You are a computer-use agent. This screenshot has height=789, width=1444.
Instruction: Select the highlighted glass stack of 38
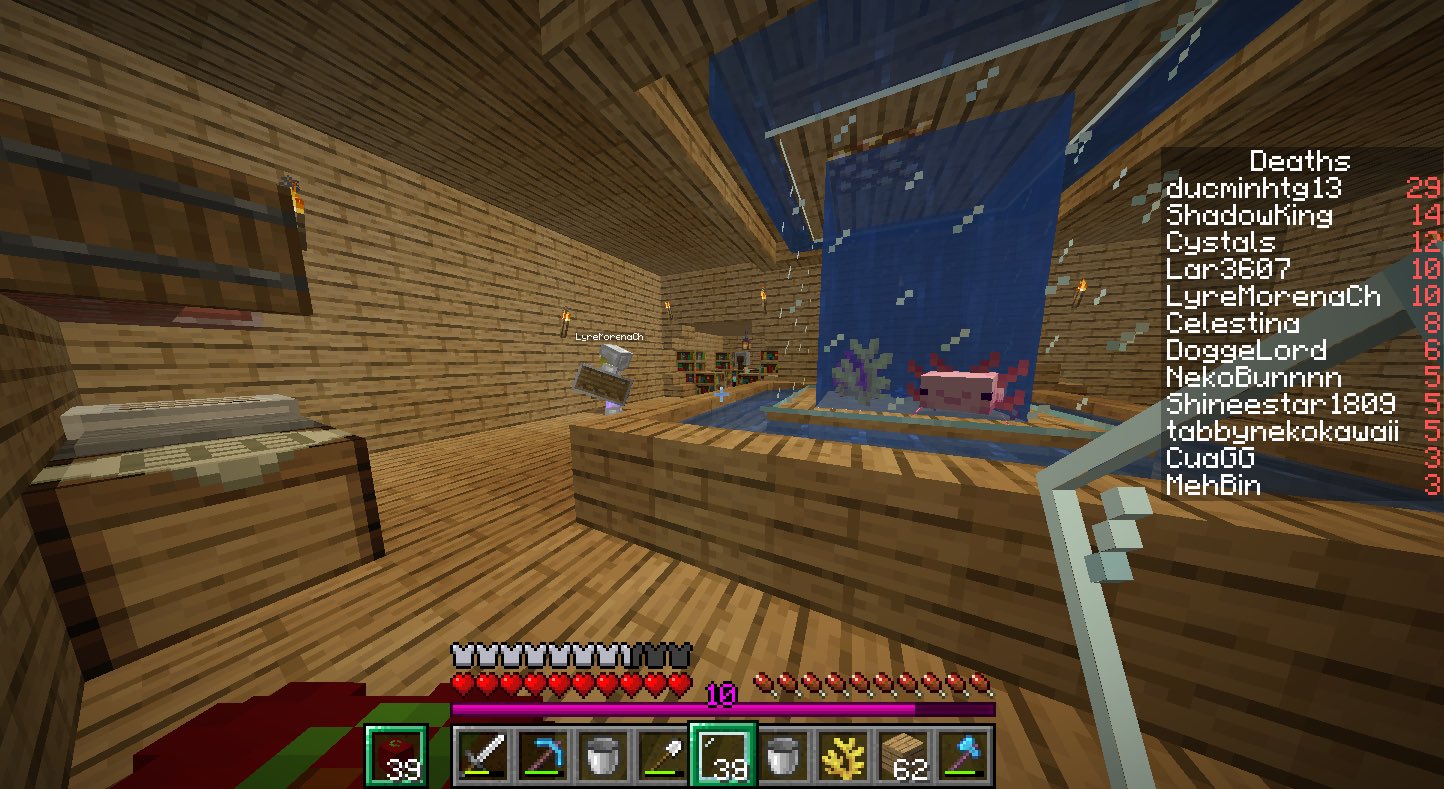[x=724, y=757]
